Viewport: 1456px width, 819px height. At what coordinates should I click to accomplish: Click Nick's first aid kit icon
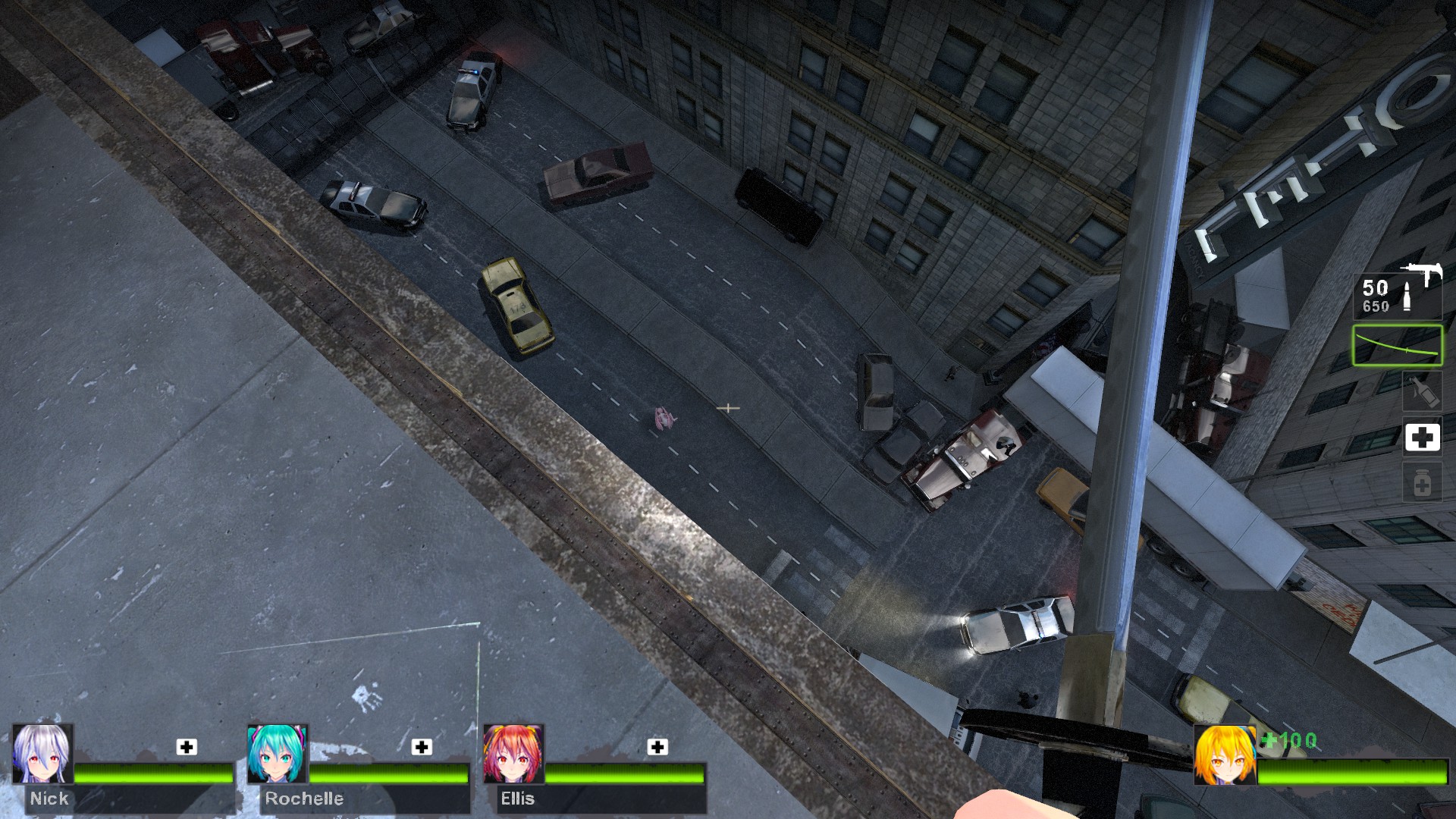[187, 747]
